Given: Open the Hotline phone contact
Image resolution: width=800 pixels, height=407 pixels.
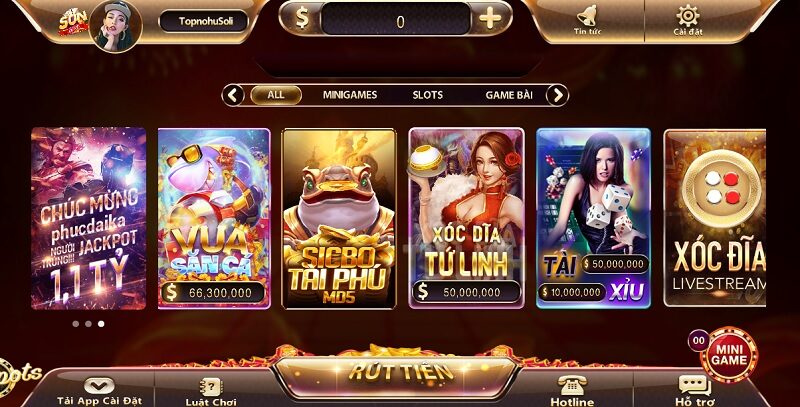Looking at the screenshot, I should (x=572, y=390).
